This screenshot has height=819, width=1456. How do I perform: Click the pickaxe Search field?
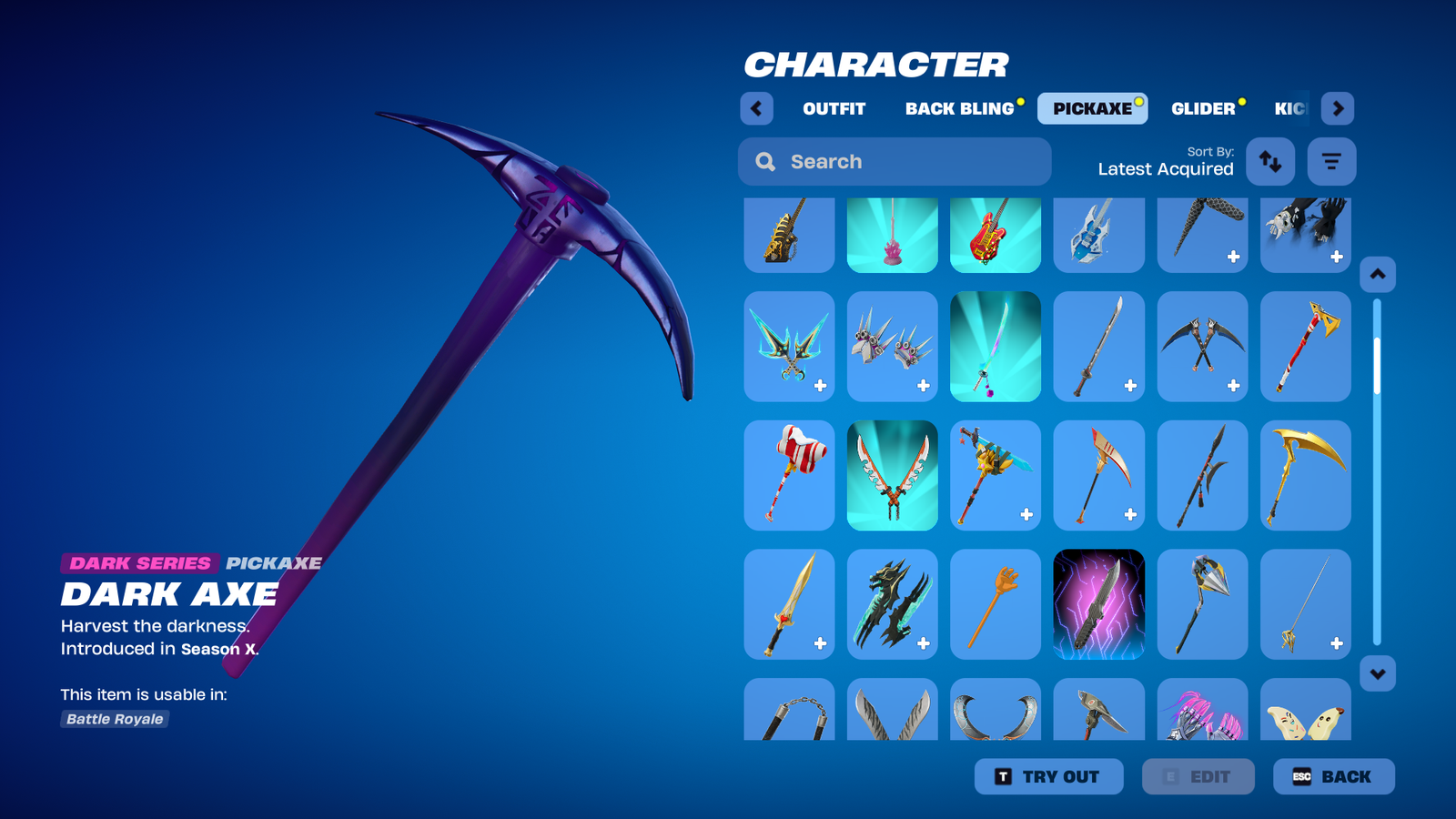click(895, 162)
